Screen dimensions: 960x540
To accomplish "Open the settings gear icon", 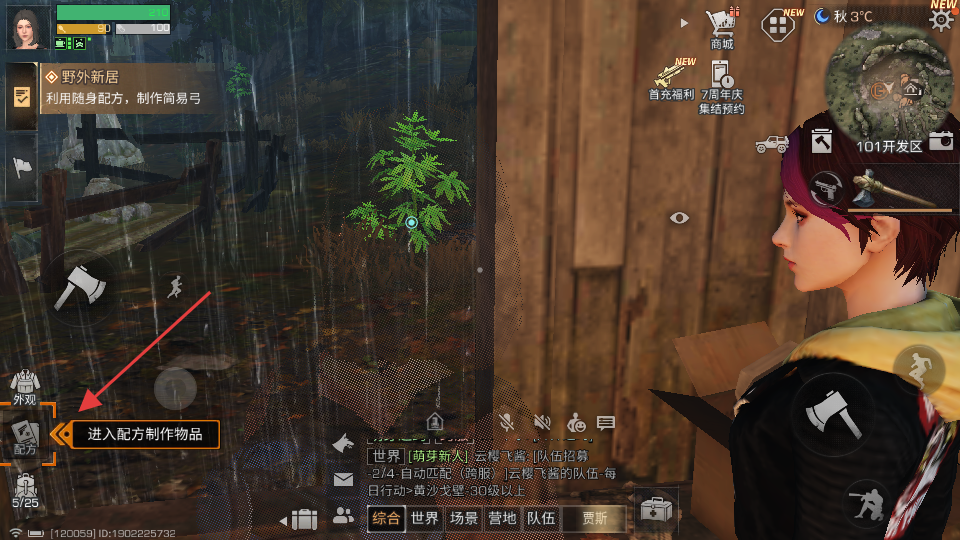I will pyautogui.click(x=941, y=20).
